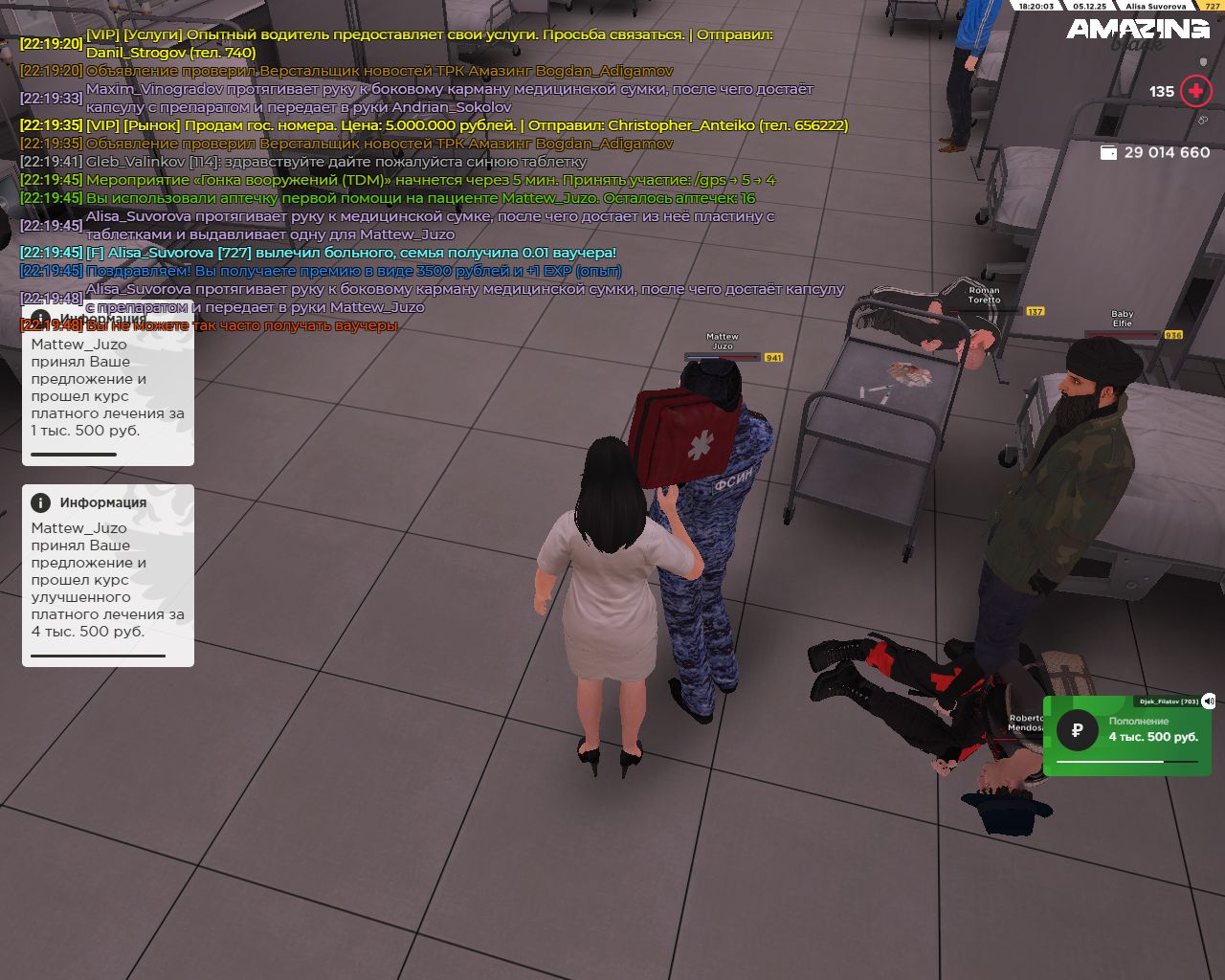Screen dimensions: 1225x980
Task: Click the Alisa Suvorova name tag in top bar
Action: pos(1154,6)
